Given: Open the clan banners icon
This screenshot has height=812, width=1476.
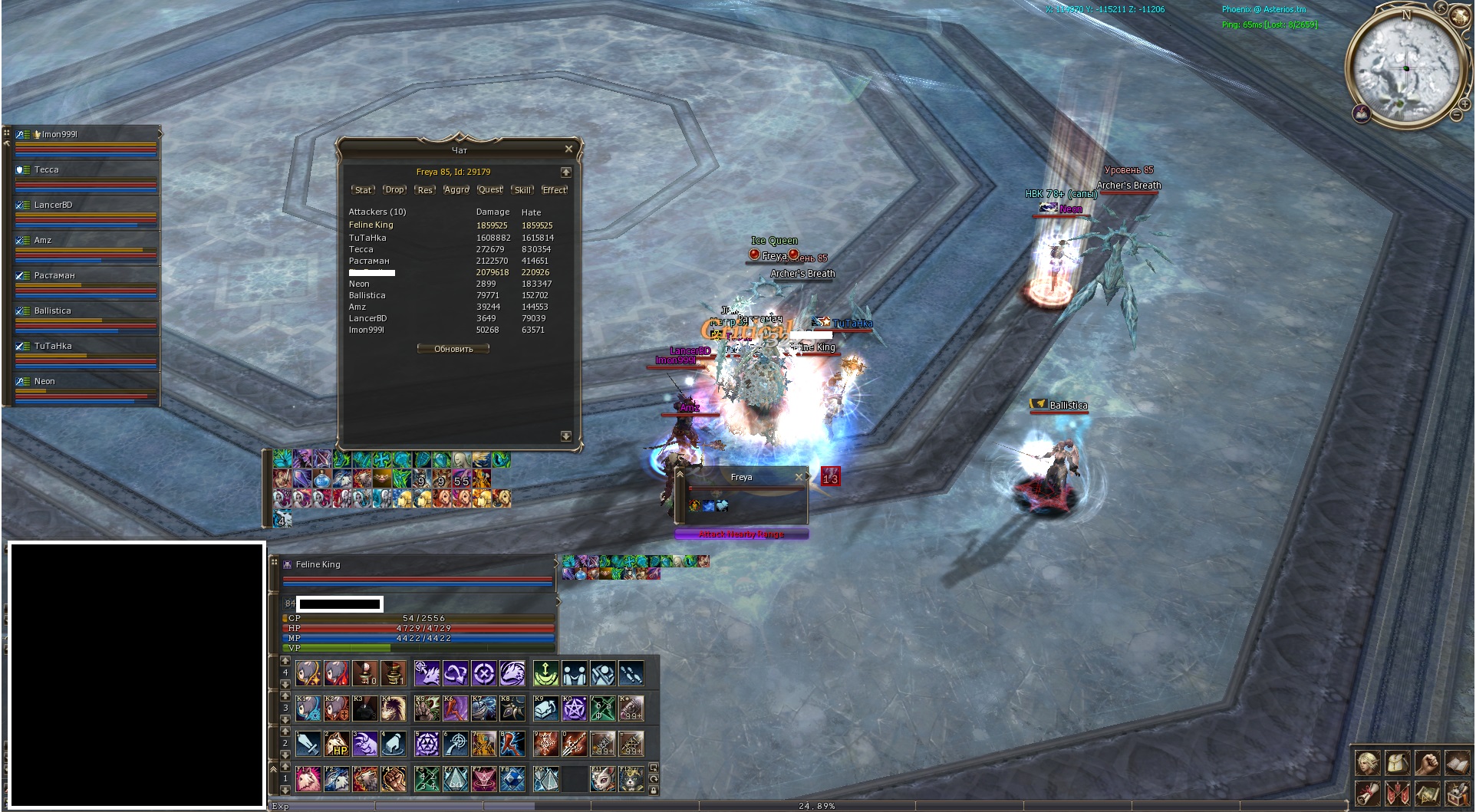Looking at the screenshot, I should 1397,792.
